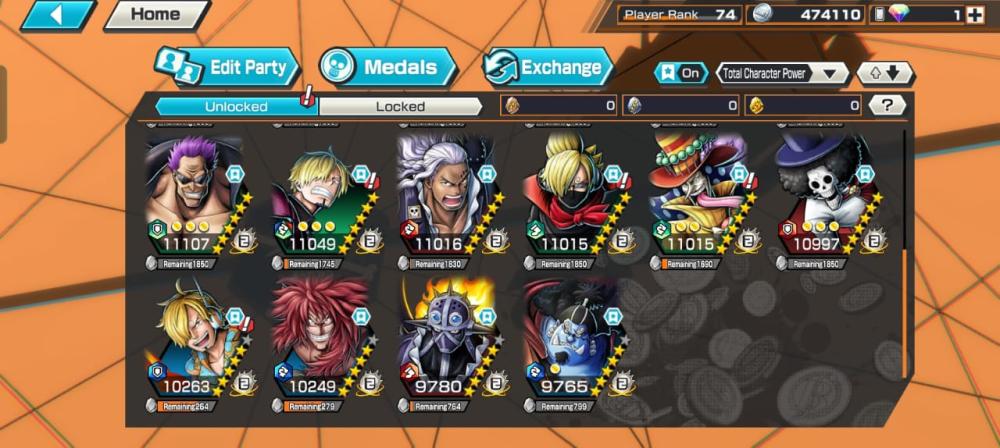Show the Unlocked characters tab
The image size is (1000, 448).
tap(236, 106)
